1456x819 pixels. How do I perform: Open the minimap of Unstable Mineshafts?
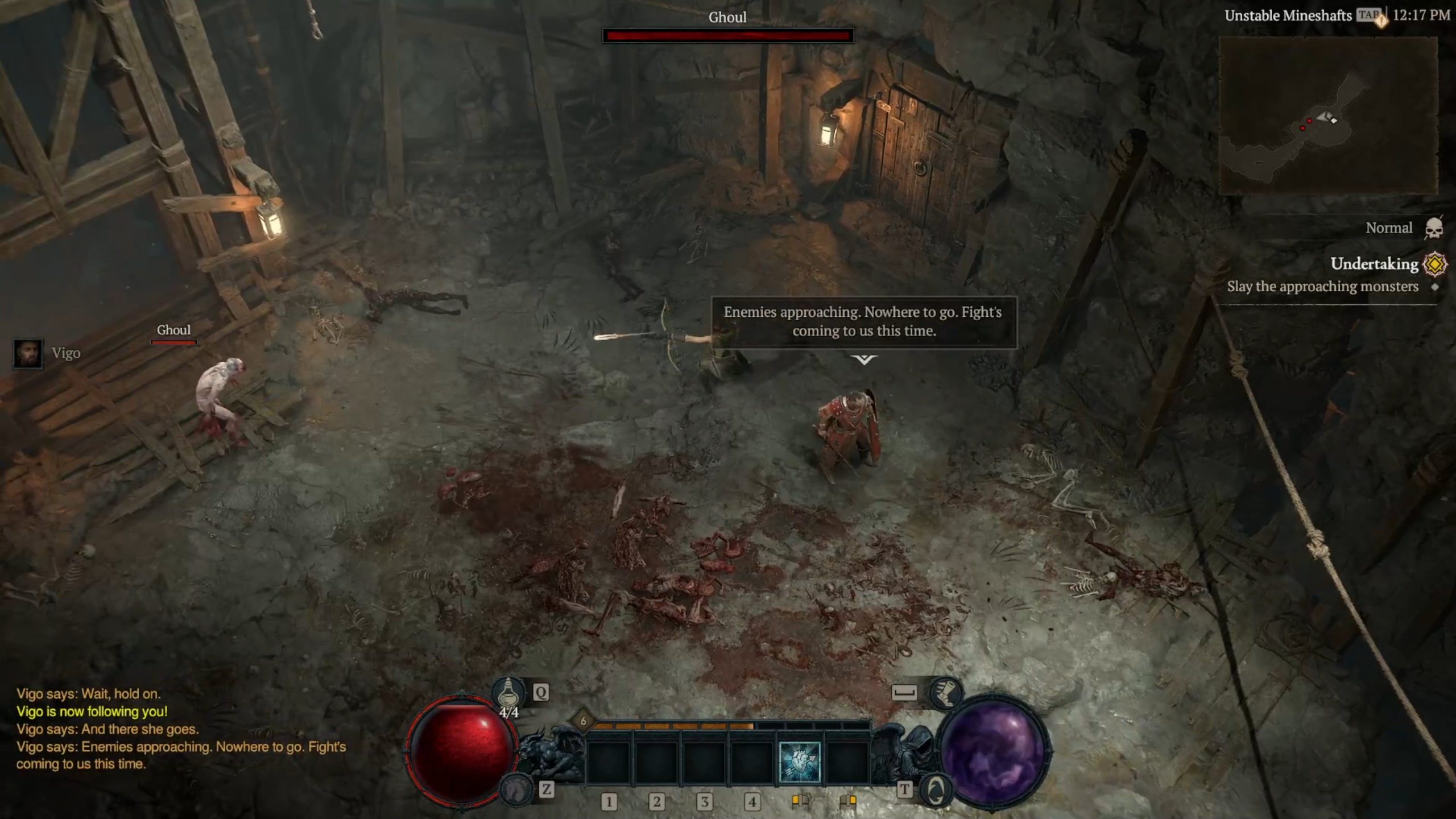pyautogui.click(x=1328, y=117)
